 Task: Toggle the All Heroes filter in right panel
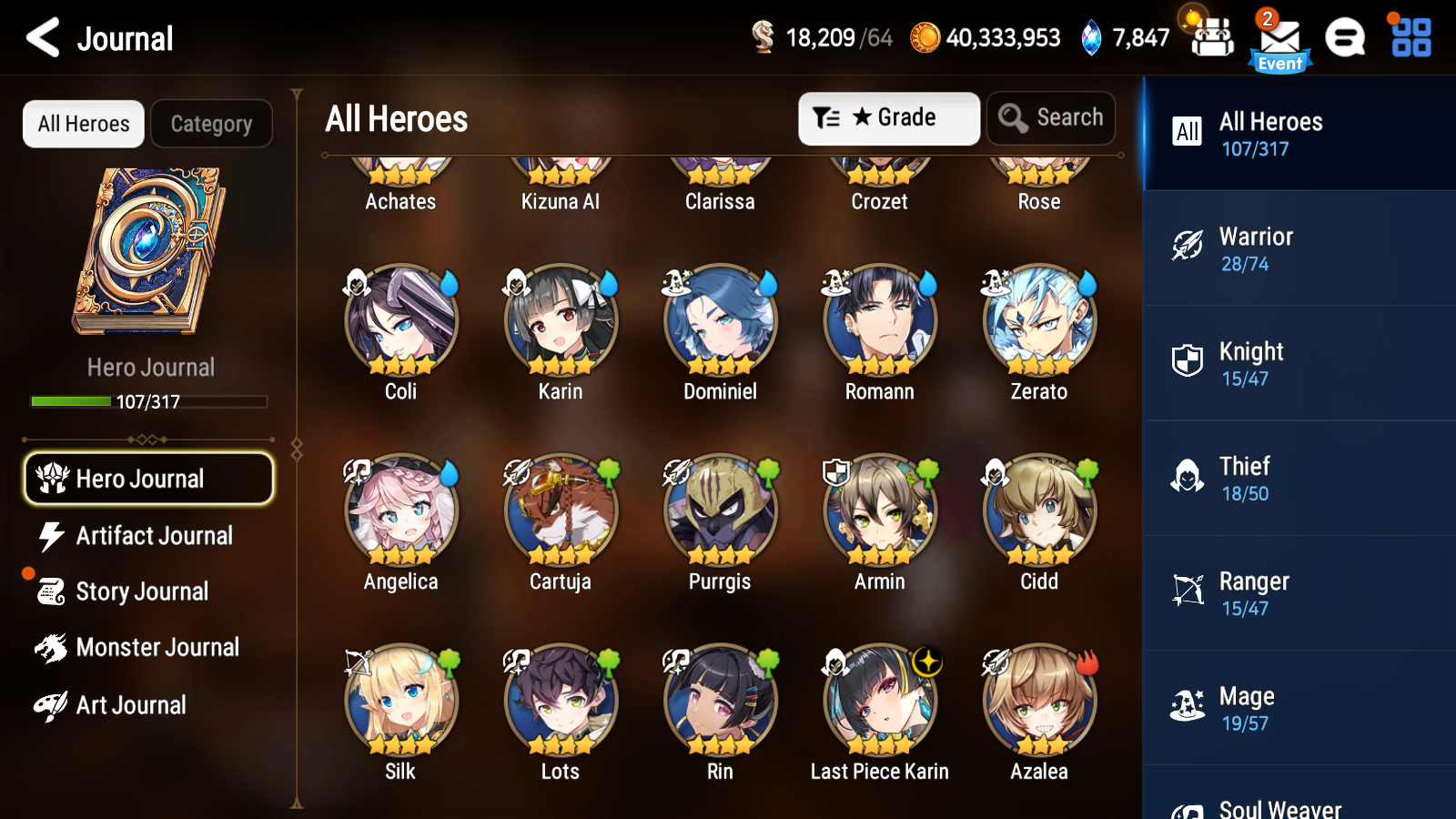[1299, 133]
